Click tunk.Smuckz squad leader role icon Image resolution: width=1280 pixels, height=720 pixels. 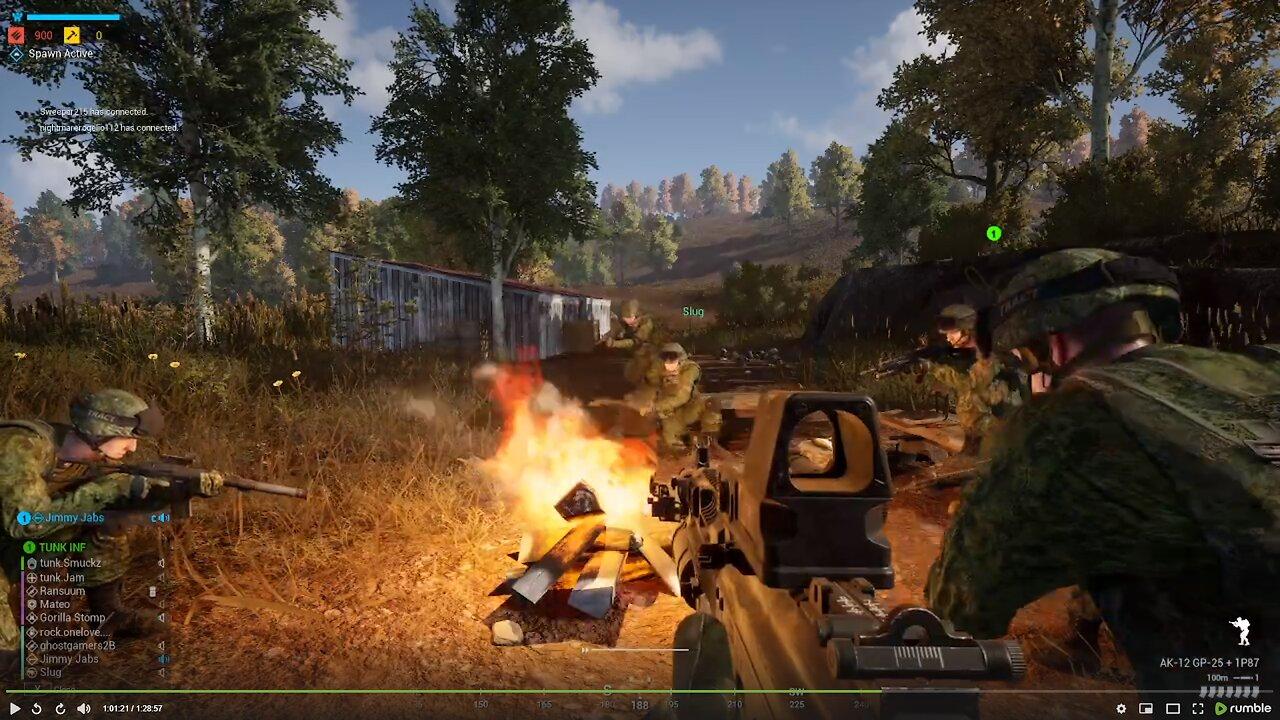tap(32, 563)
